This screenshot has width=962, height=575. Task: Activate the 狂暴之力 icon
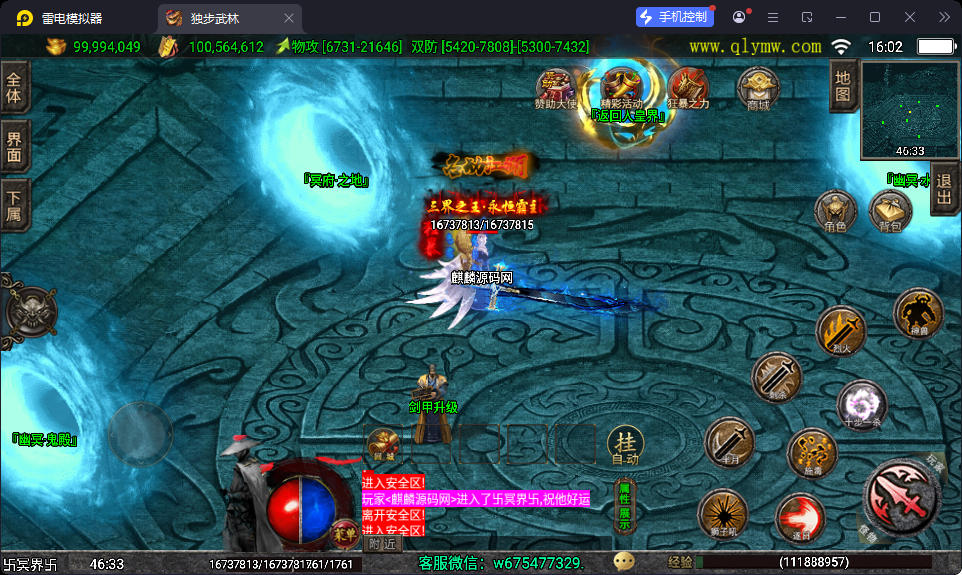(688, 86)
